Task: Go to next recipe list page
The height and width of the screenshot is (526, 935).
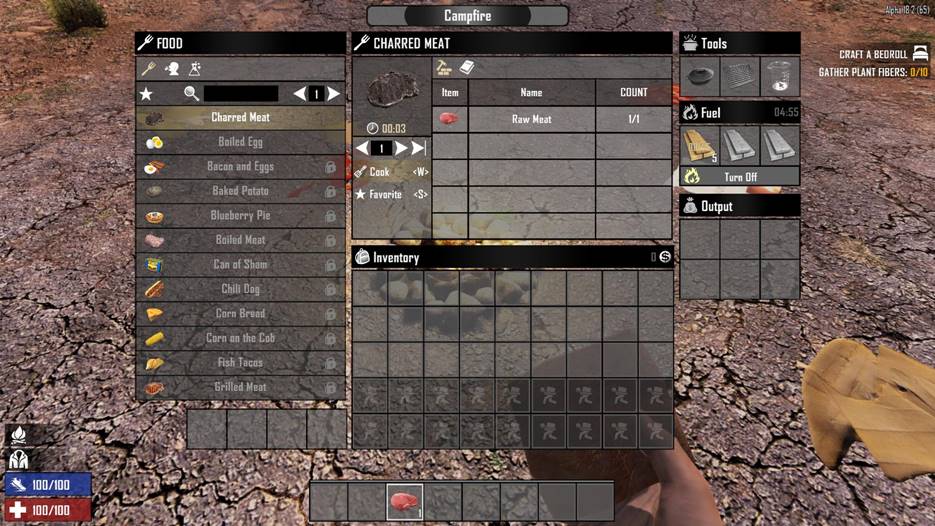Action: [334, 94]
